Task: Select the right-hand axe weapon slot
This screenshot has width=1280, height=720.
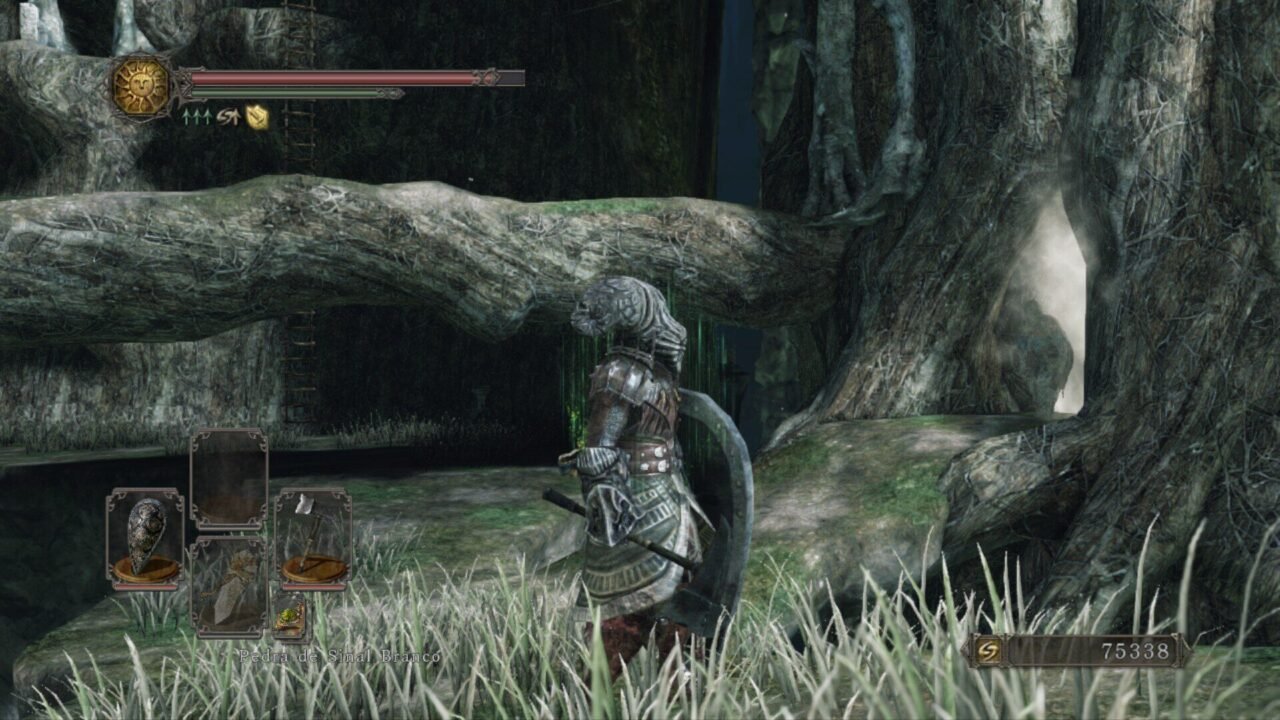Action: click(x=313, y=538)
